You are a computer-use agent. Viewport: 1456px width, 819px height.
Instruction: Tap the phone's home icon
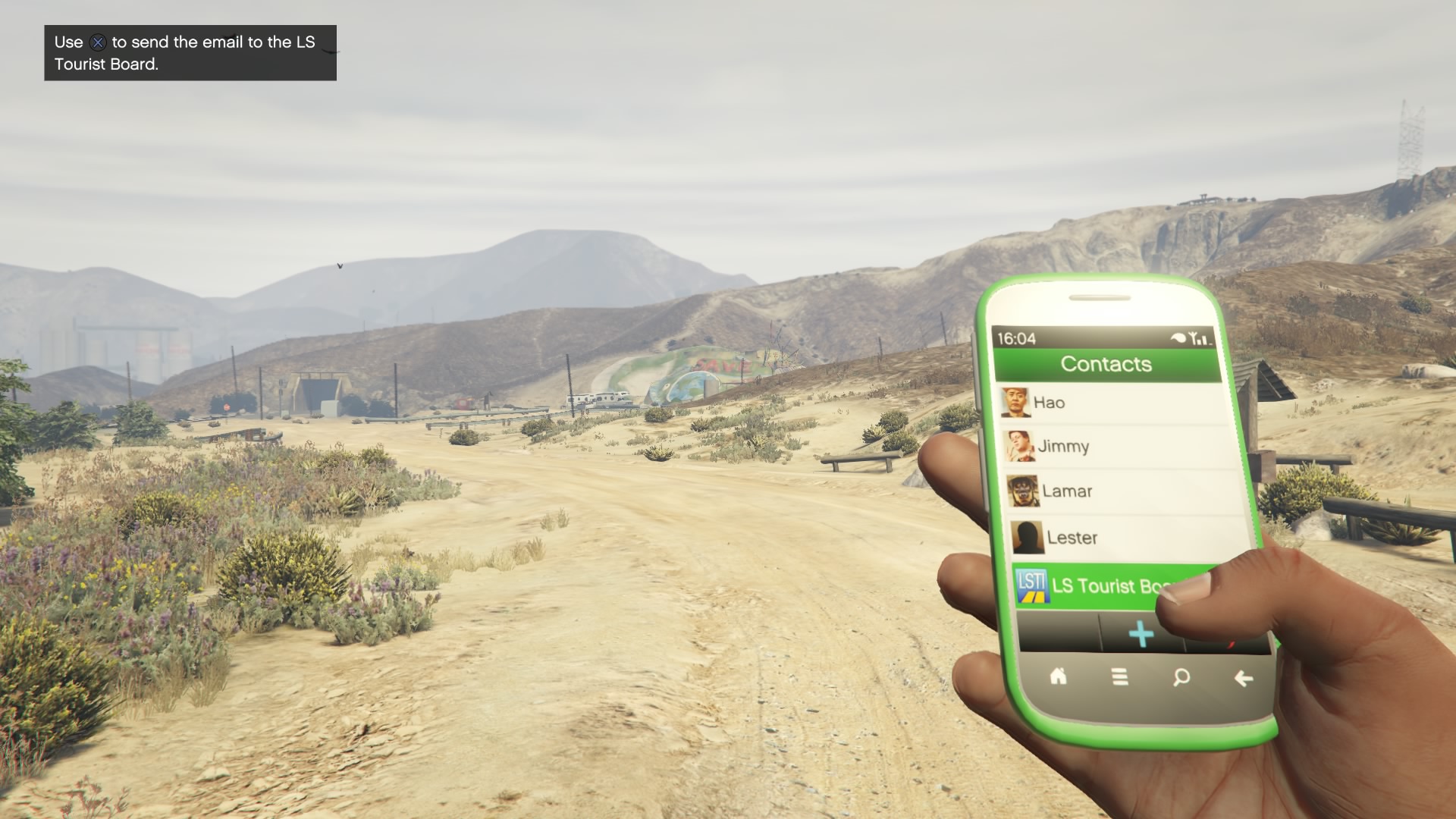1058,676
